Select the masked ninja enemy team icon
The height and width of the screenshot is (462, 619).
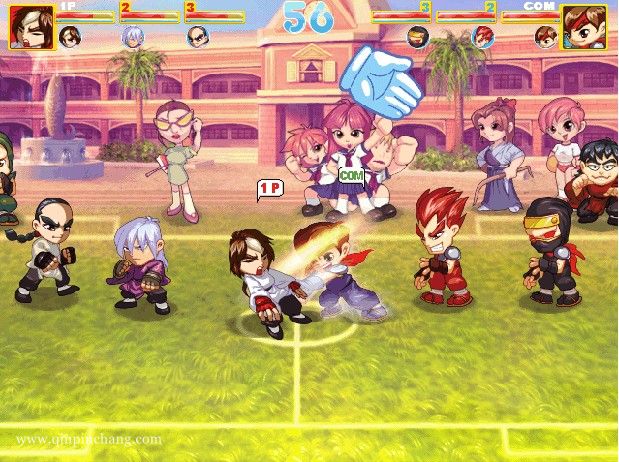[x=418, y=37]
